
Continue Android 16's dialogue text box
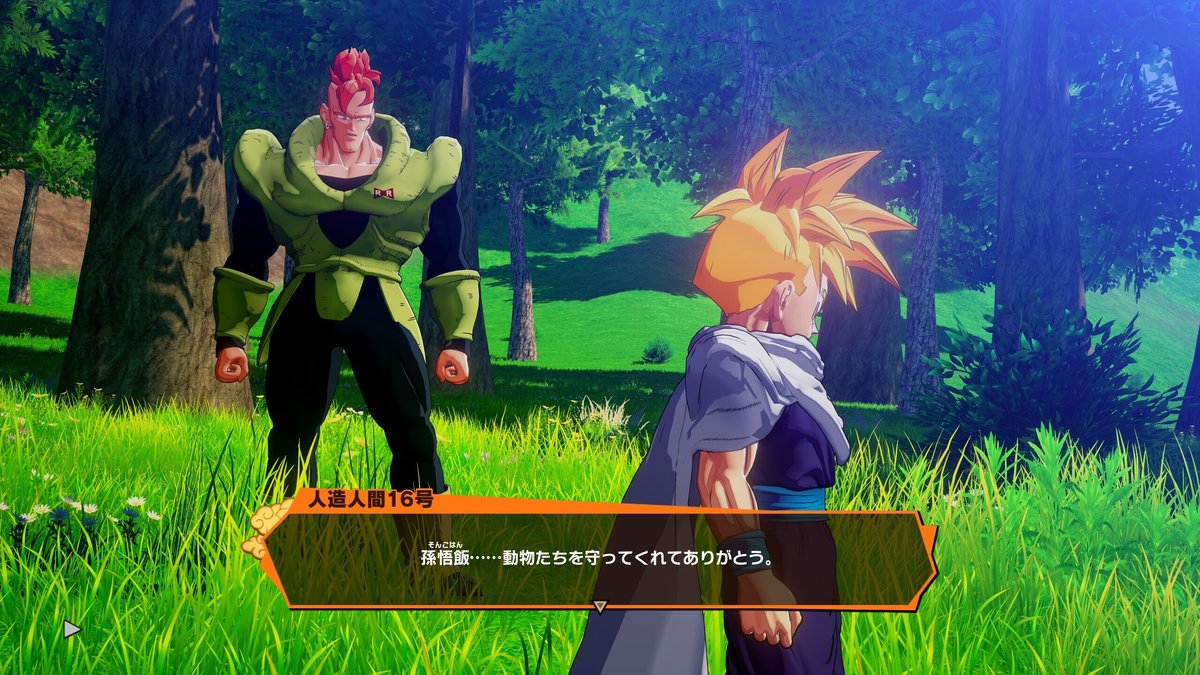point(600,556)
